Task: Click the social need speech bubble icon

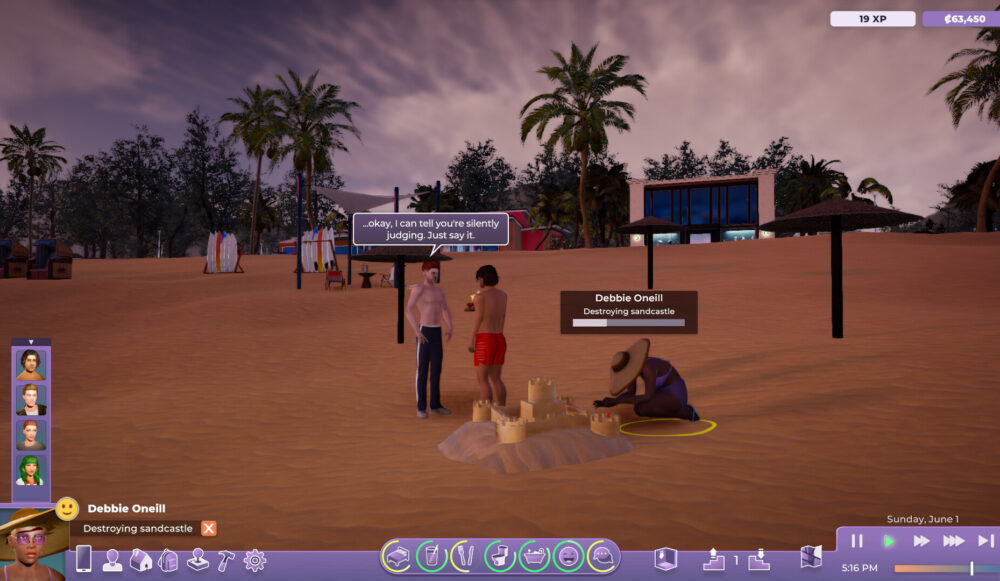Action: 602,555
